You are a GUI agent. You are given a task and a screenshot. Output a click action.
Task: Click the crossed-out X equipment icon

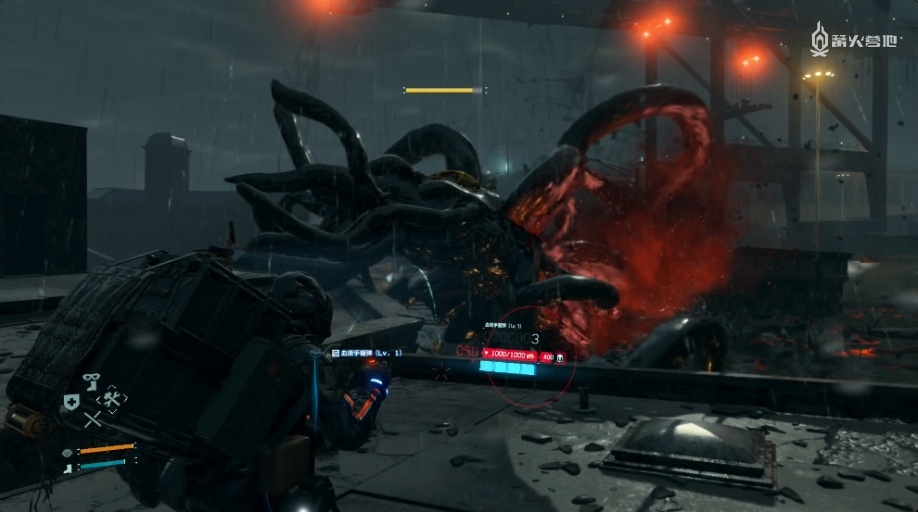pos(92,420)
